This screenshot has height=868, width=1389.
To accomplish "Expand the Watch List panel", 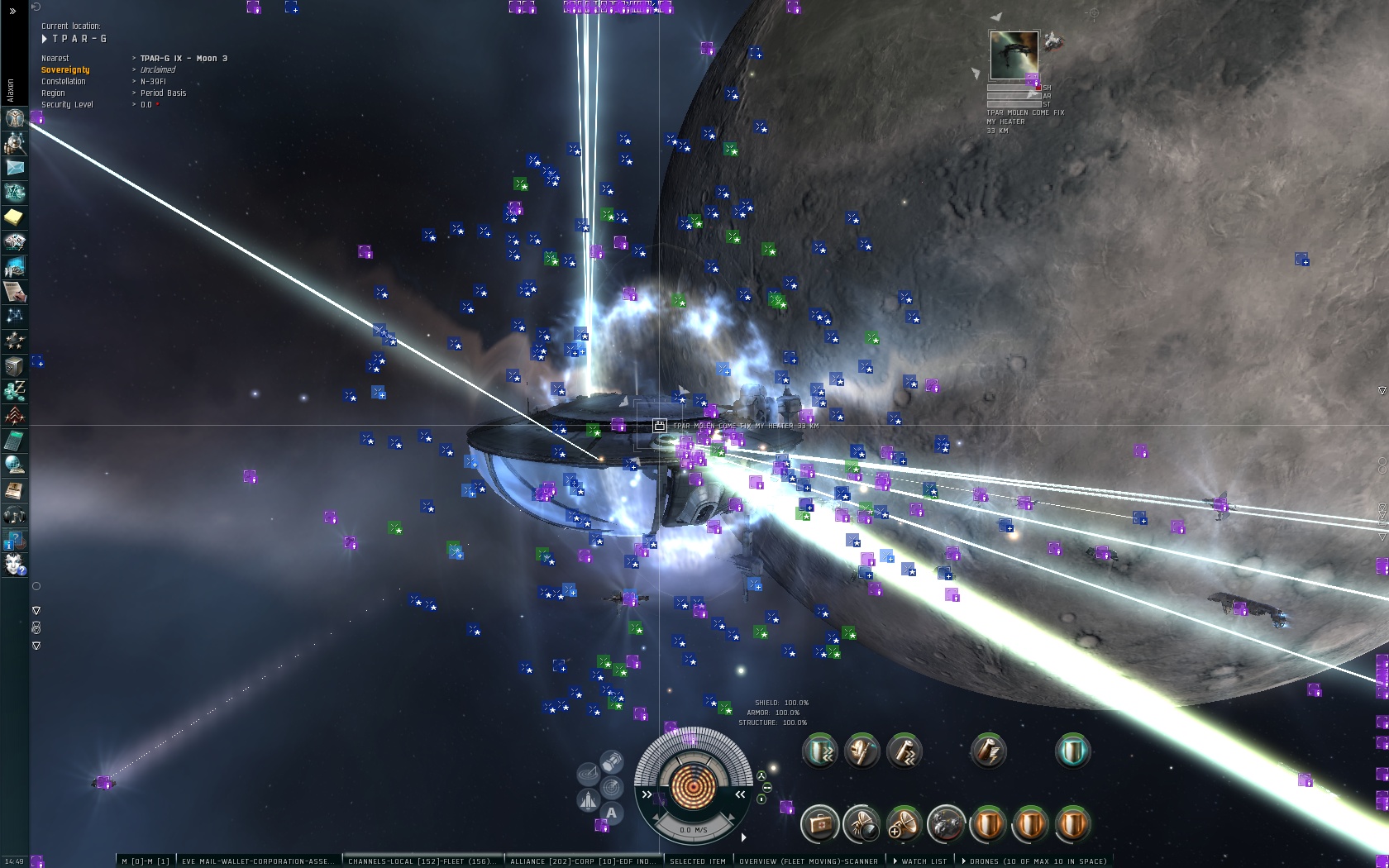I will (923, 861).
